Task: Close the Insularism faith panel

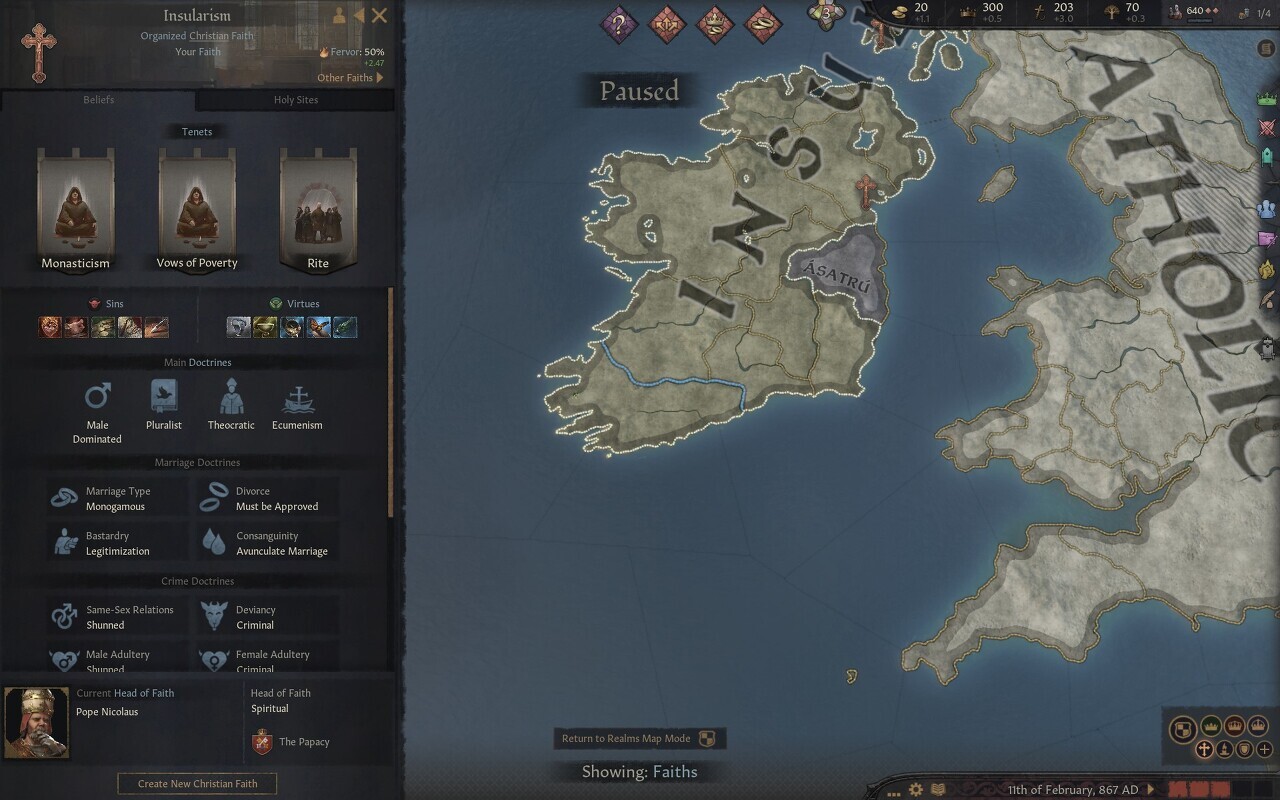Action: pyautogui.click(x=379, y=15)
